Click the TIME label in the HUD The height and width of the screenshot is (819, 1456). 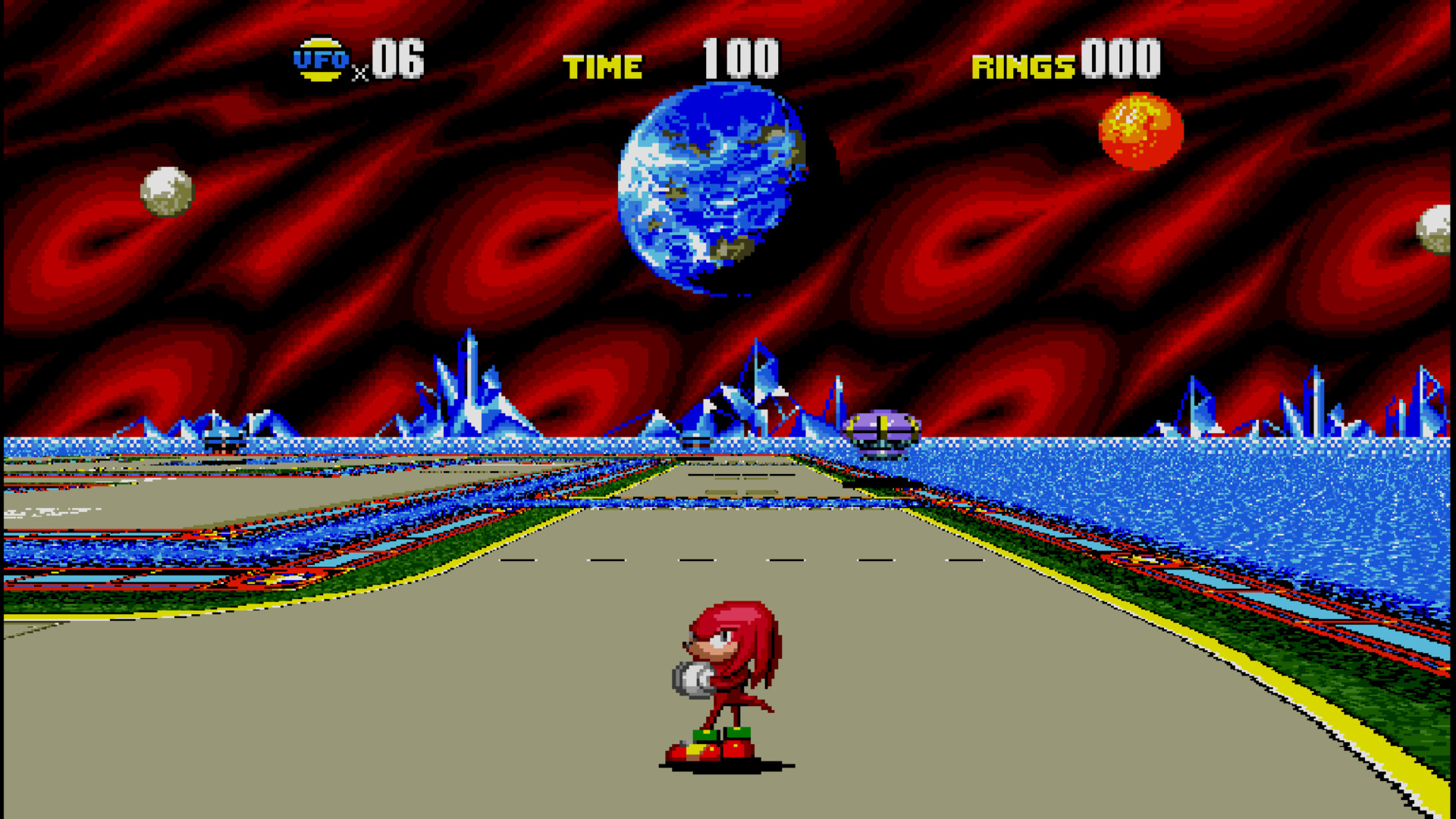[x=601, y=65]
